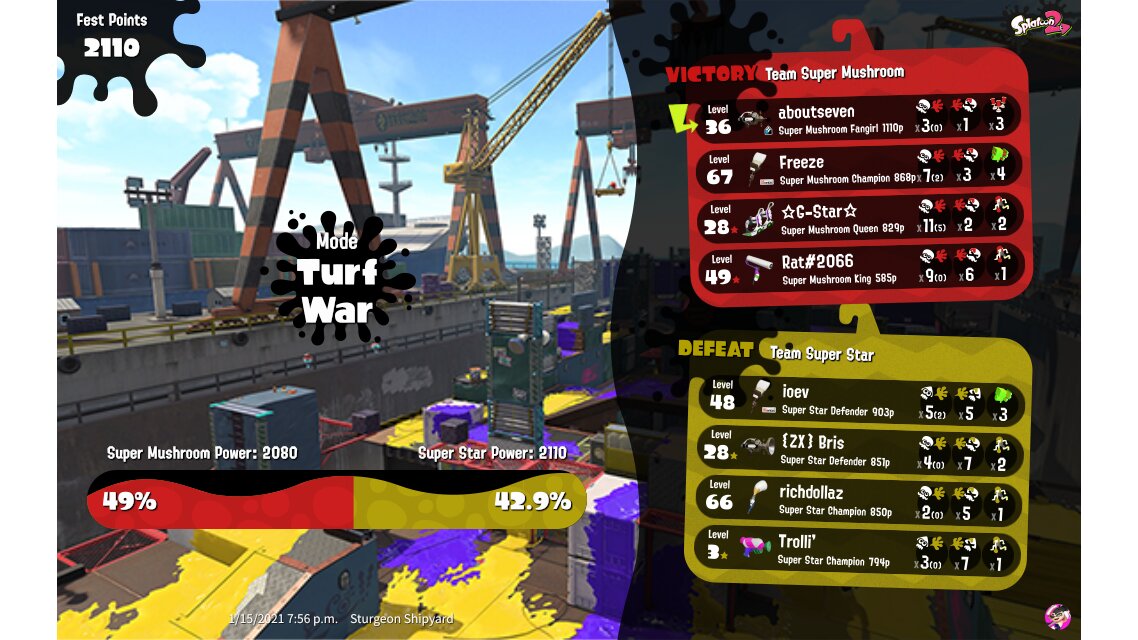Select Freeze's result row
Viewport: 1138px width, 640px height.
pos(860,169)
